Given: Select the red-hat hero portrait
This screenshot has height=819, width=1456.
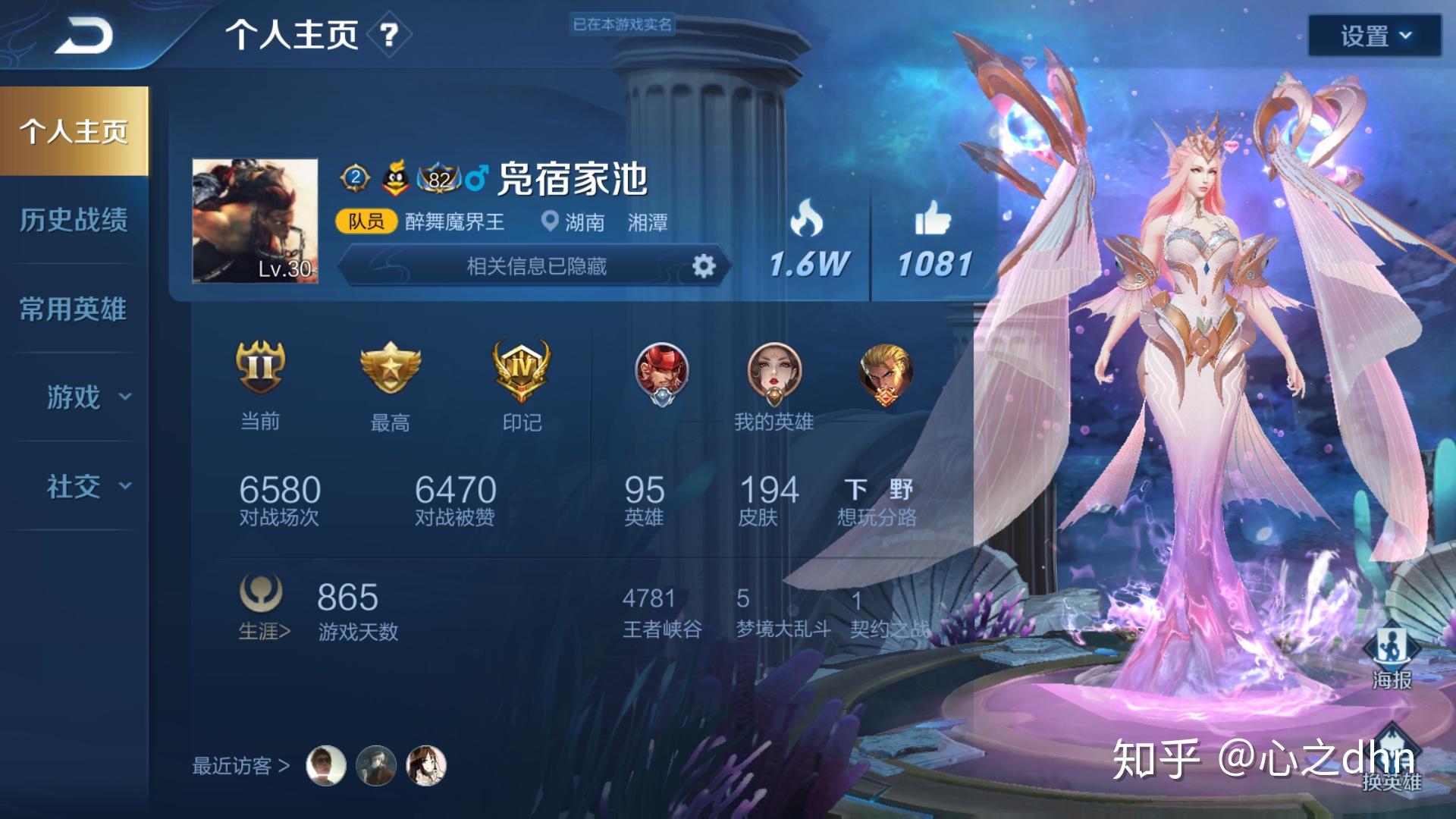Looking at the screenshot, I should click(x=661, y=373).
